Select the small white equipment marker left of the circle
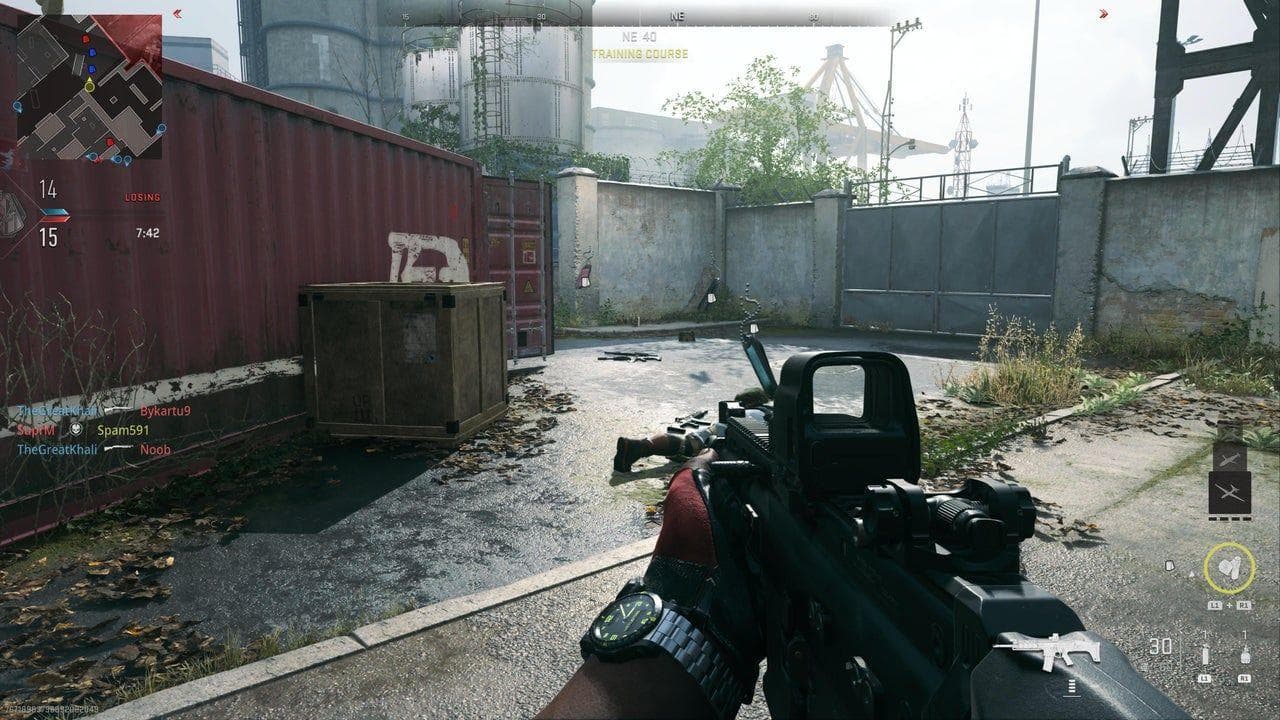Viewport: 1280px width, 720px height. 1171,564
